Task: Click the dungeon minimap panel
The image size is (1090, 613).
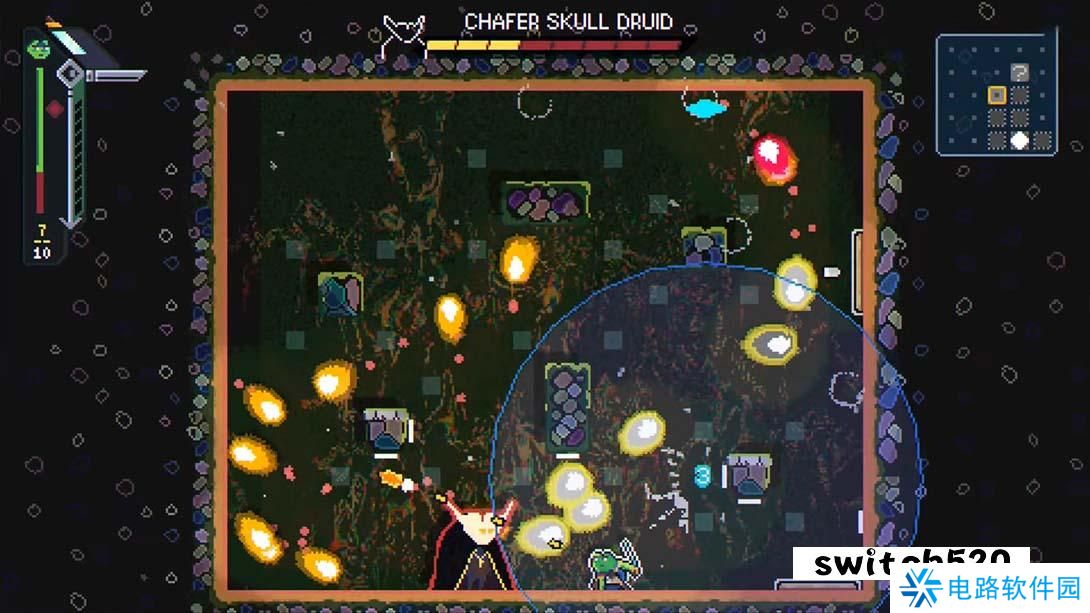Action: (x=994, y=95)
